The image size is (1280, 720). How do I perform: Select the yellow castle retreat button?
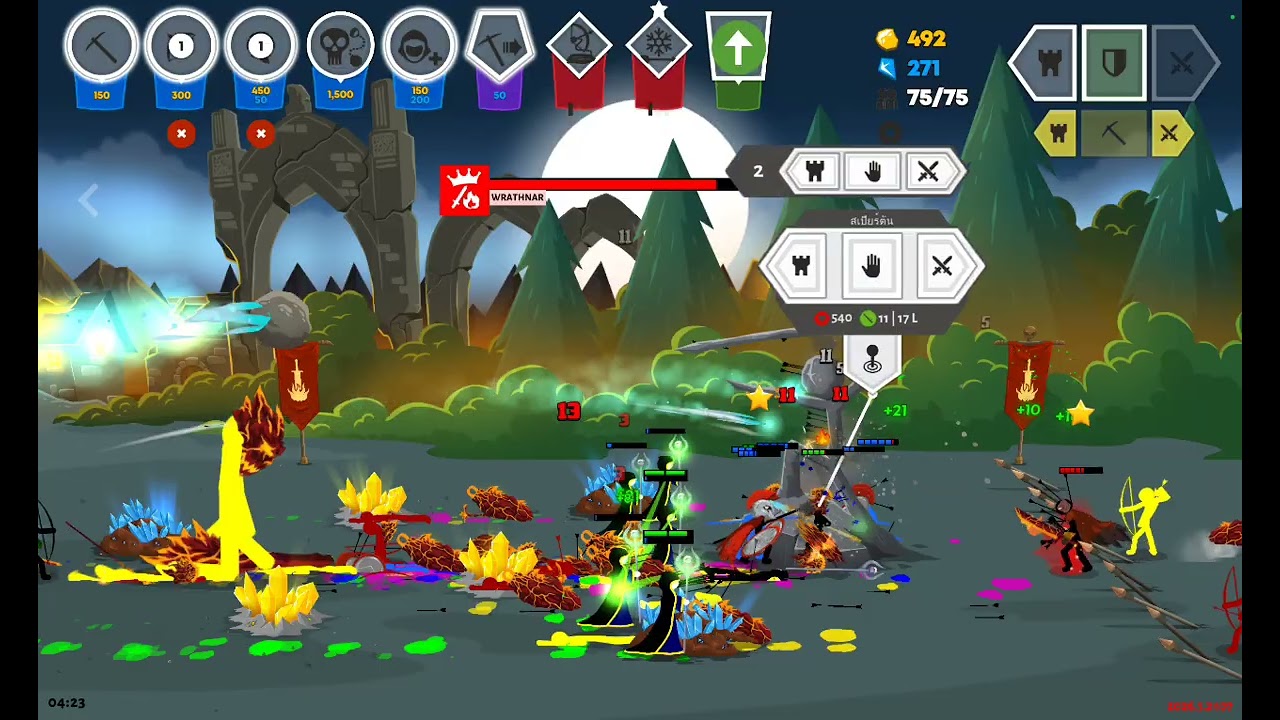tap(1056, 133)
